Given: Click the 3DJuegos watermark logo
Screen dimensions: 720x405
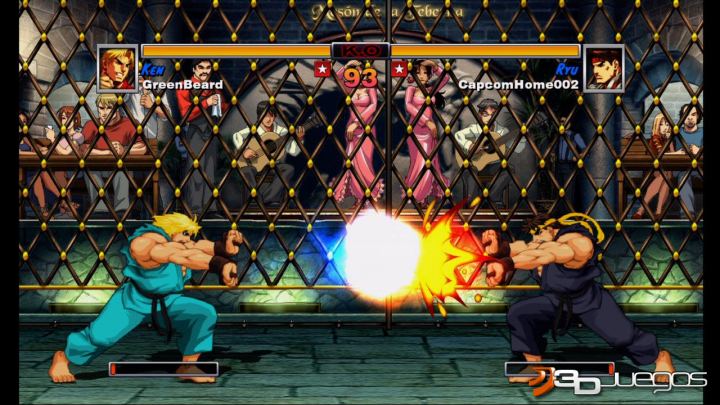Looking at the screenshot, I should (618, 380).
